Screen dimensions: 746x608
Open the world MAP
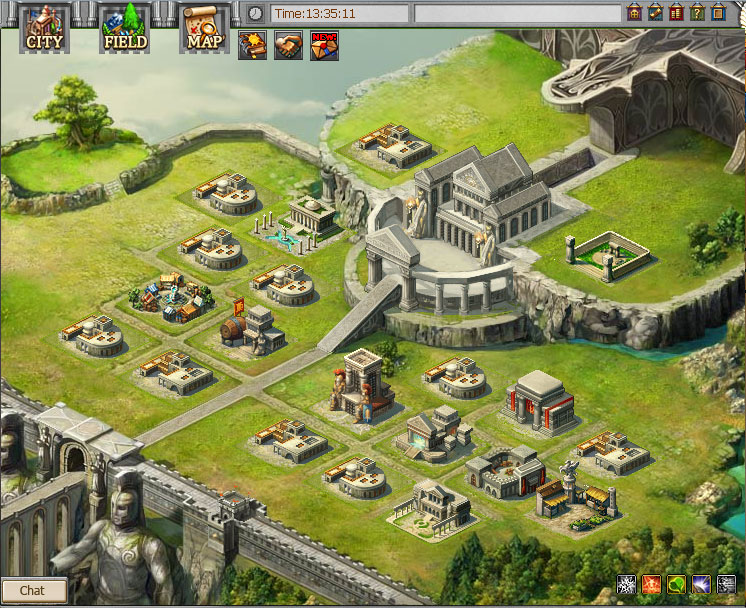204,29
